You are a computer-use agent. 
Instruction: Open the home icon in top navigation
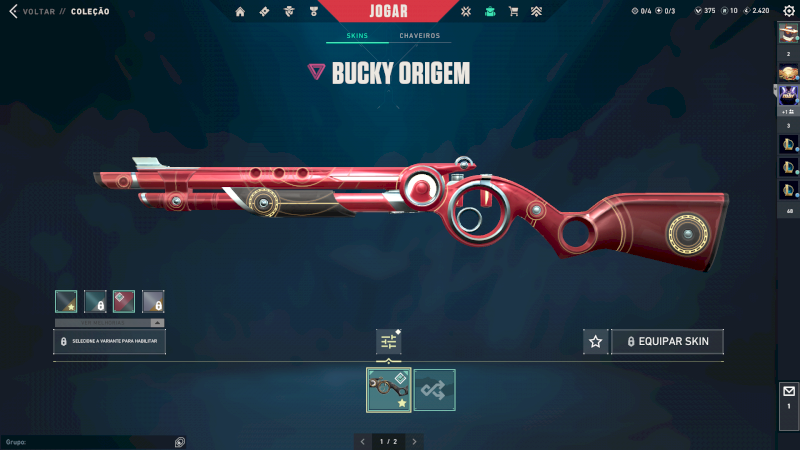pos(240,11)
